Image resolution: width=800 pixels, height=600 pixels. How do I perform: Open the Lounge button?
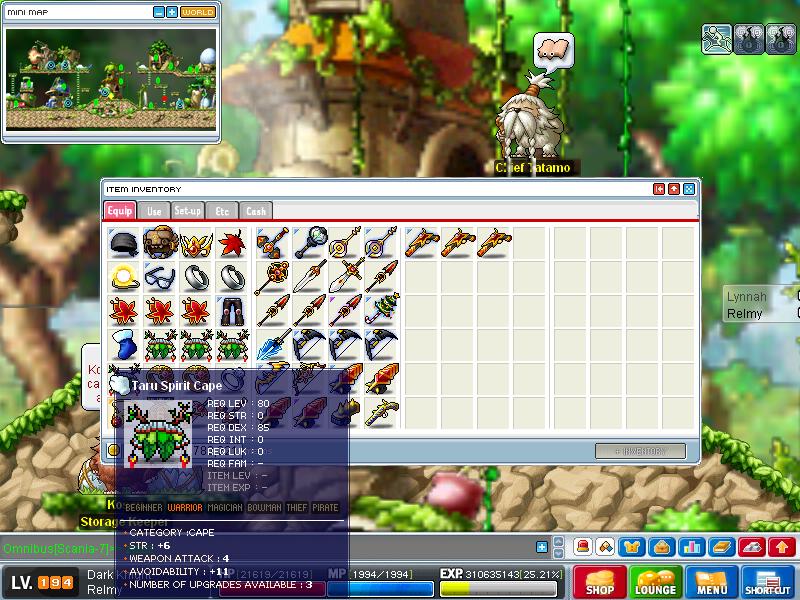tap(656, 583)
